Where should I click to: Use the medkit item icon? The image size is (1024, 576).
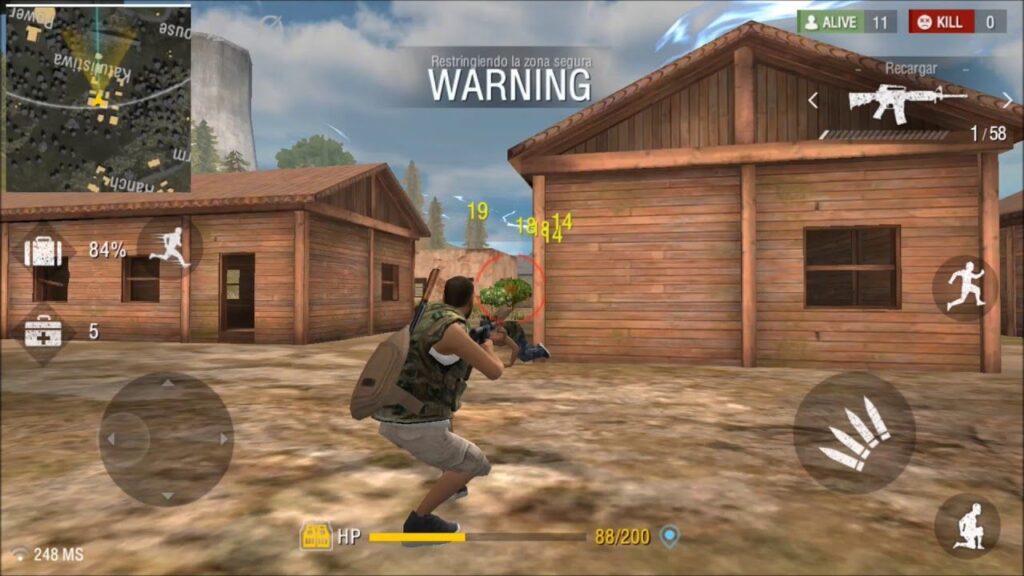(43, 331)
